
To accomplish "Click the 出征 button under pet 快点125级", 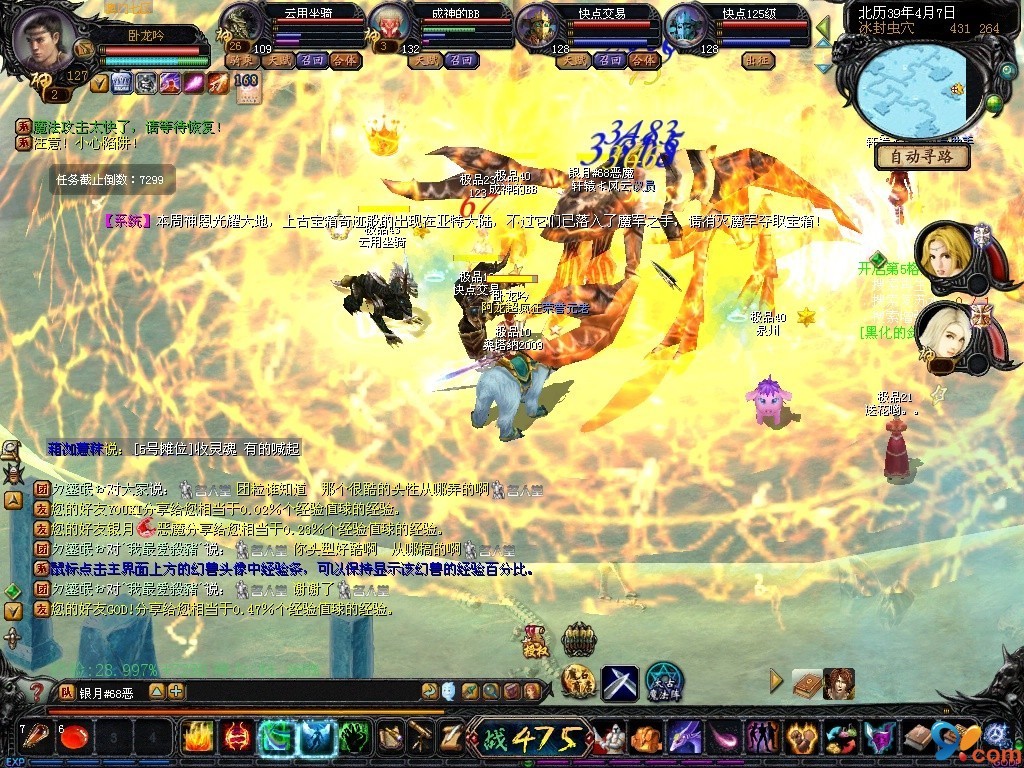I will (757, 60).
